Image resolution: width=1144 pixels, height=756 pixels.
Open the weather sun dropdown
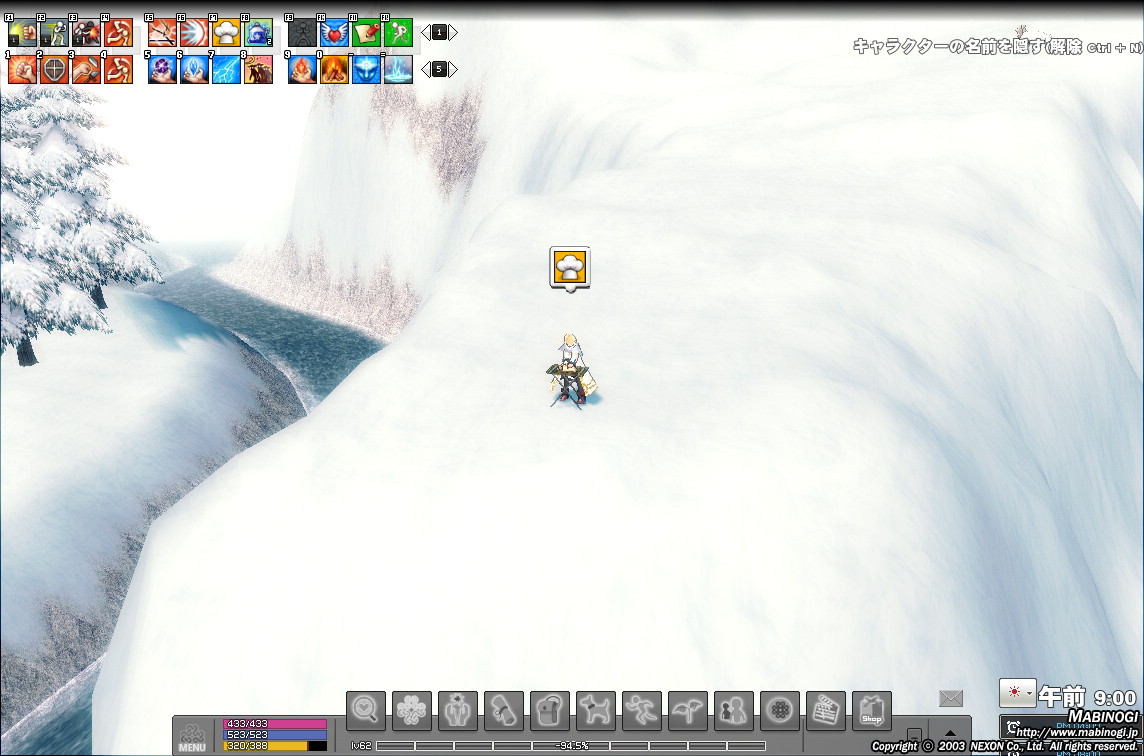pyautogui.click(x=1017, y=692)
